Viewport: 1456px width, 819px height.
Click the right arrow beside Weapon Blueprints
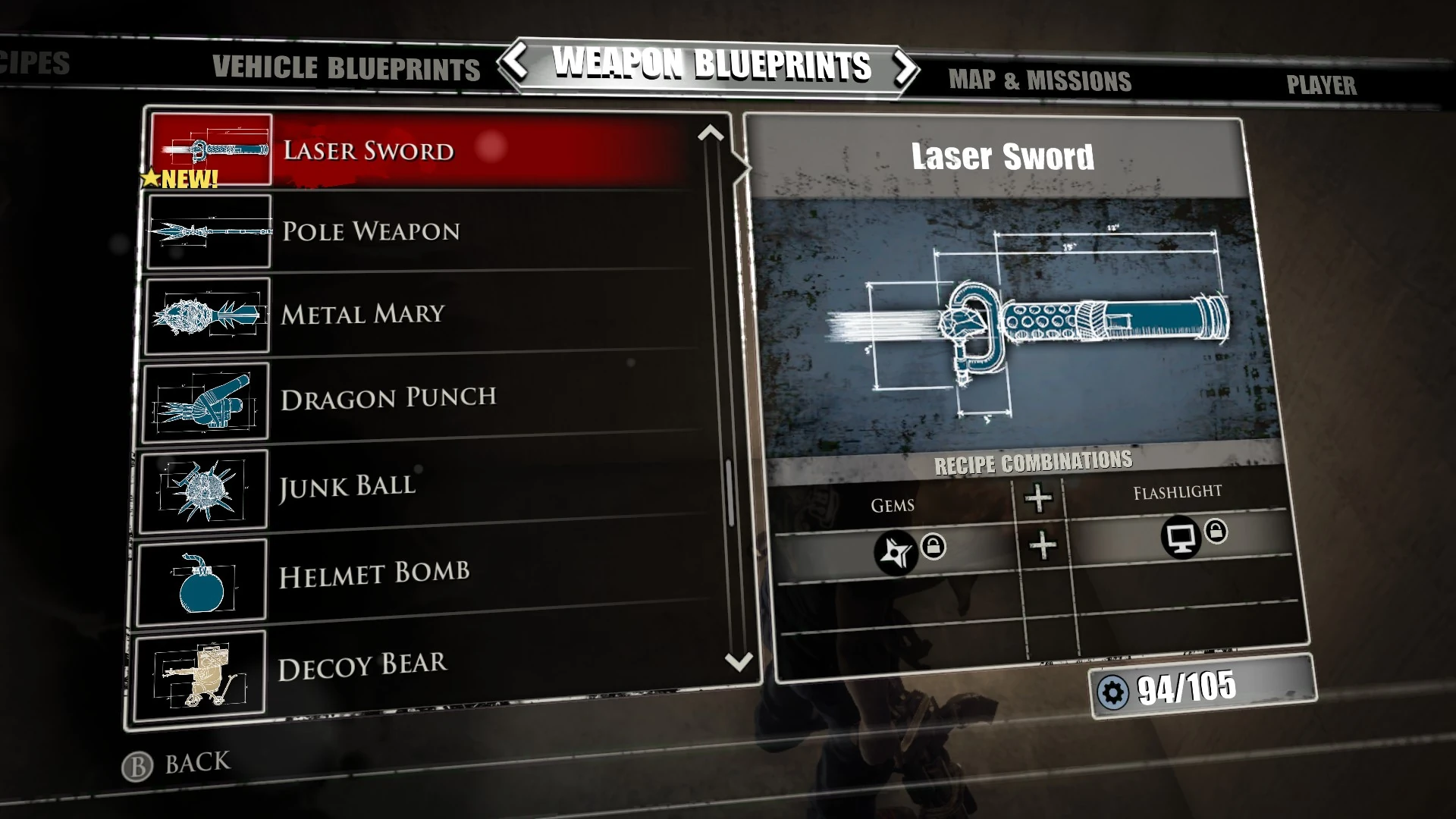(904, 67)
